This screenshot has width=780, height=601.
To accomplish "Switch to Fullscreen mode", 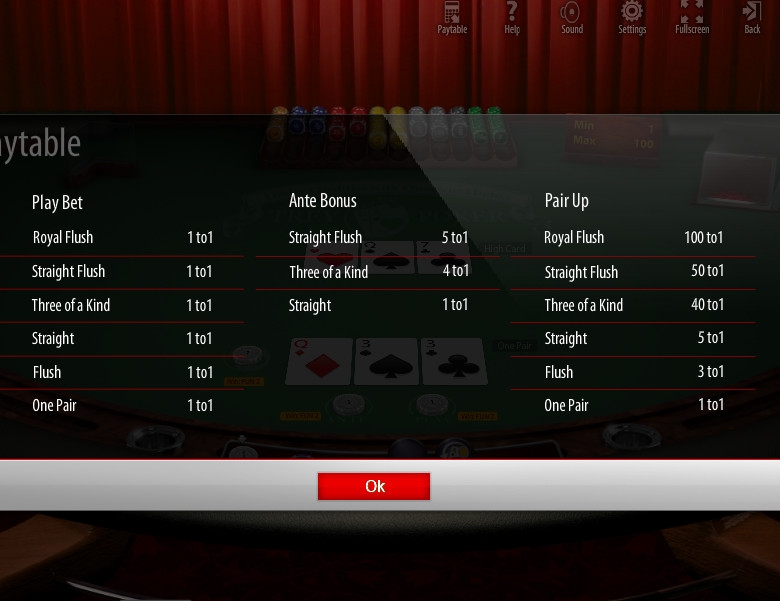I will coord(692,16).
